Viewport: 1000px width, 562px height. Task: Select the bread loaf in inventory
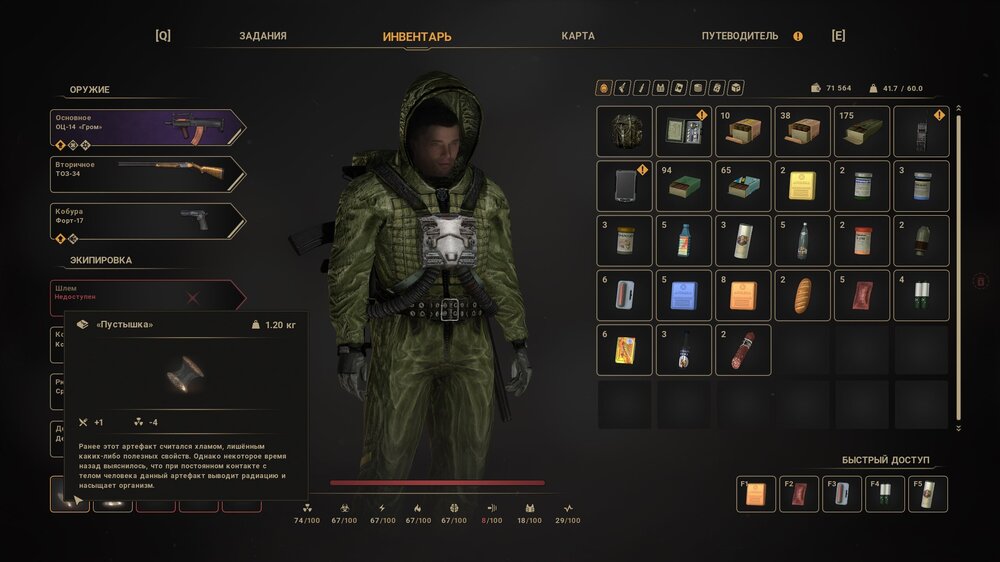tap(802, 295)
